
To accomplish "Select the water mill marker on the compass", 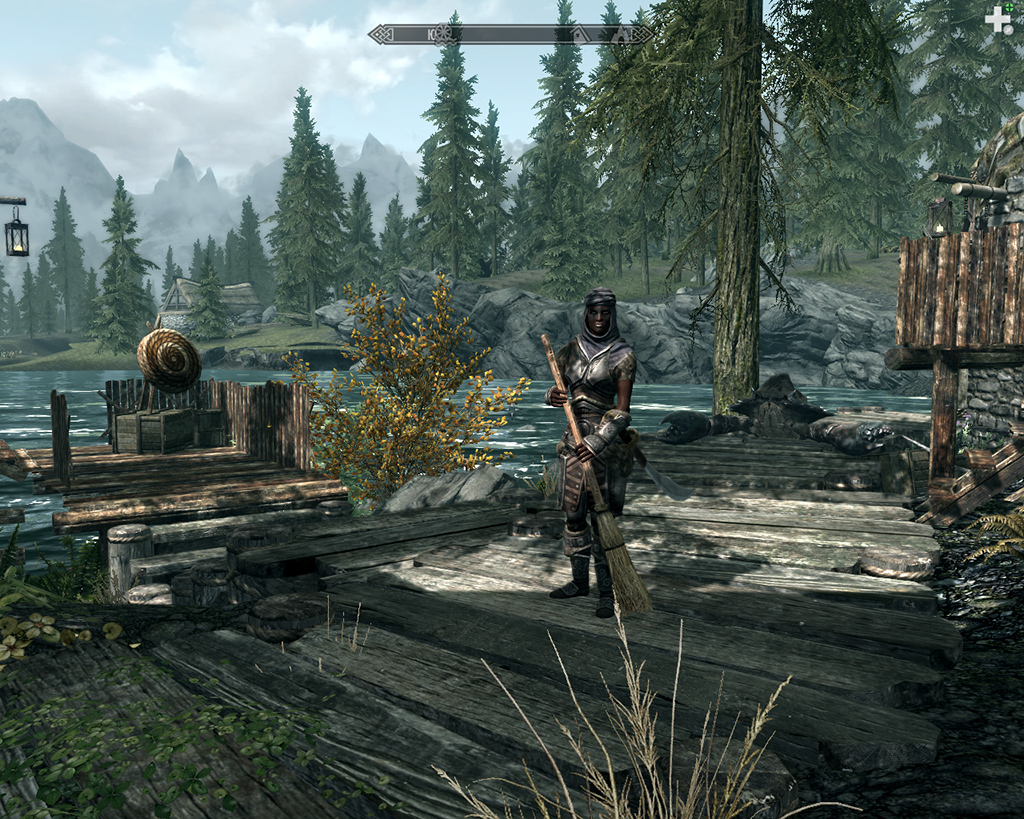I will (445, 34).
